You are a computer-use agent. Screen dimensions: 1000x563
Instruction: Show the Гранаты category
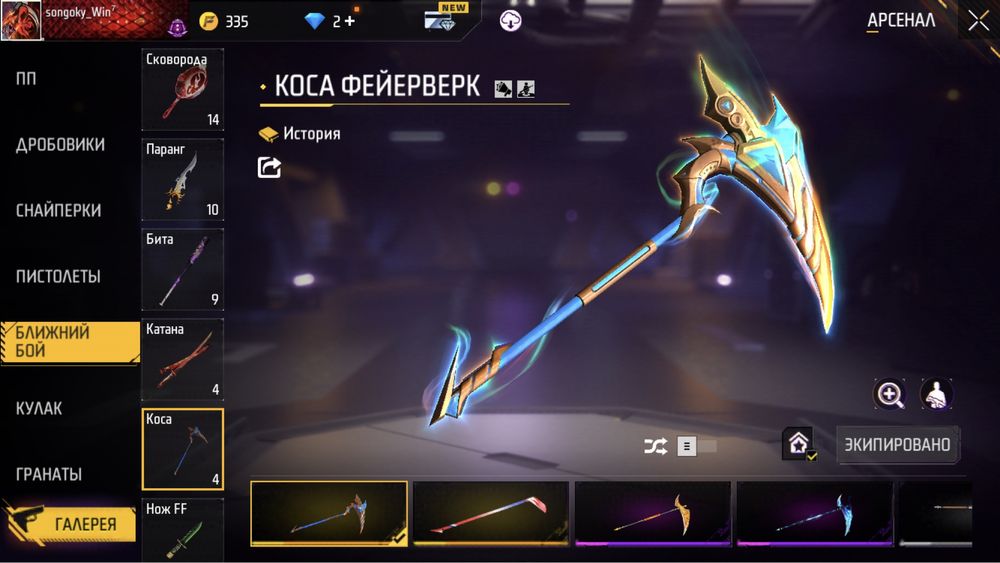tap(49, 474)
